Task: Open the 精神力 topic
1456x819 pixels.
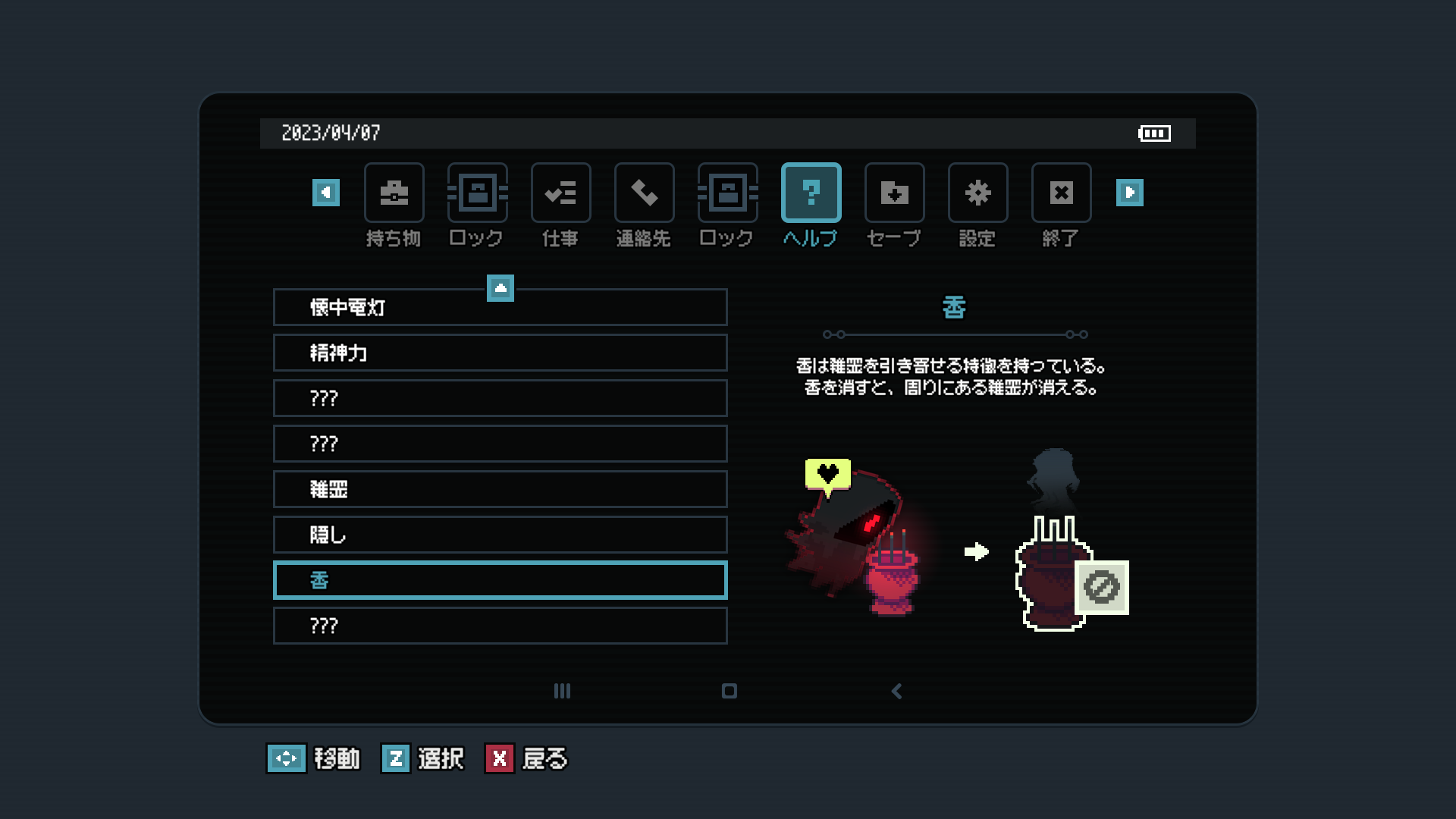Action: (x=500, y=353)
